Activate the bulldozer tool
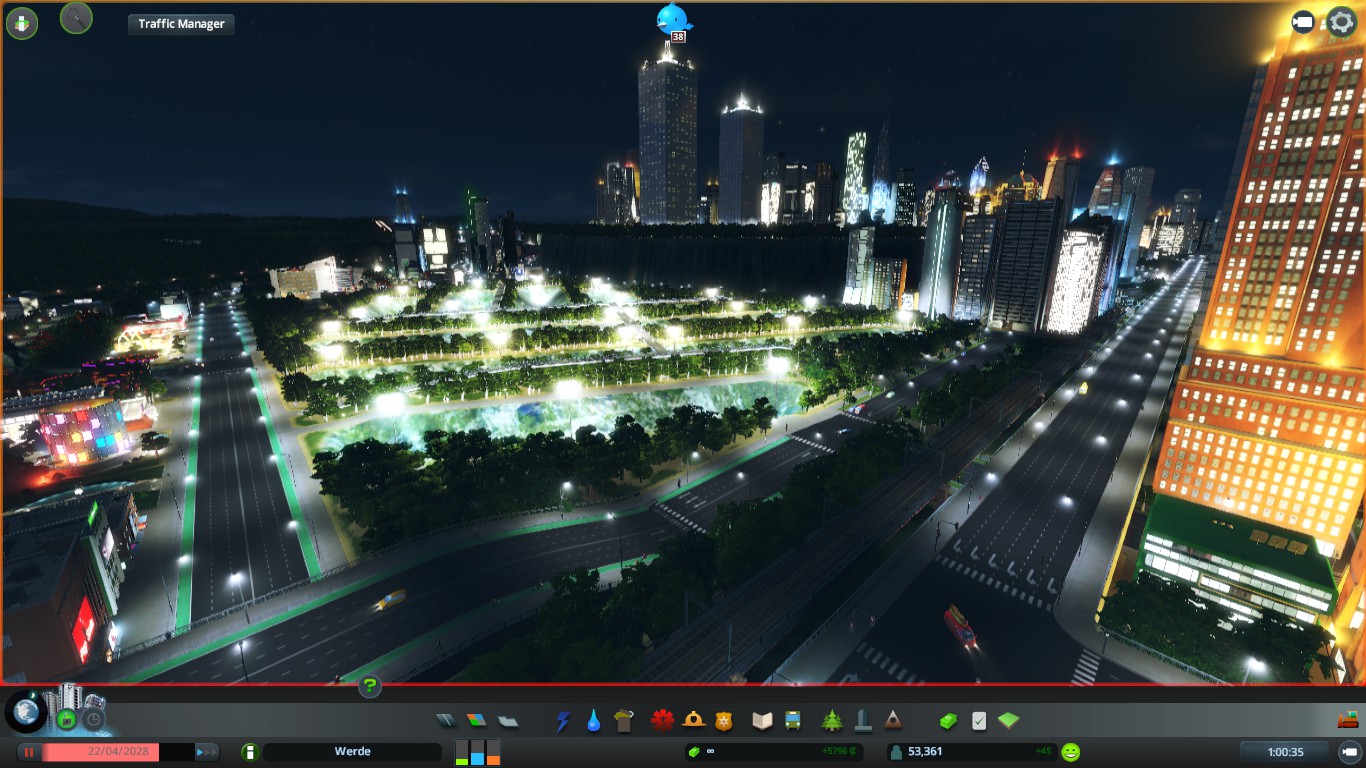This screenshot has height=768, width=1366. pyautogui.click(x=1348, y=719)
